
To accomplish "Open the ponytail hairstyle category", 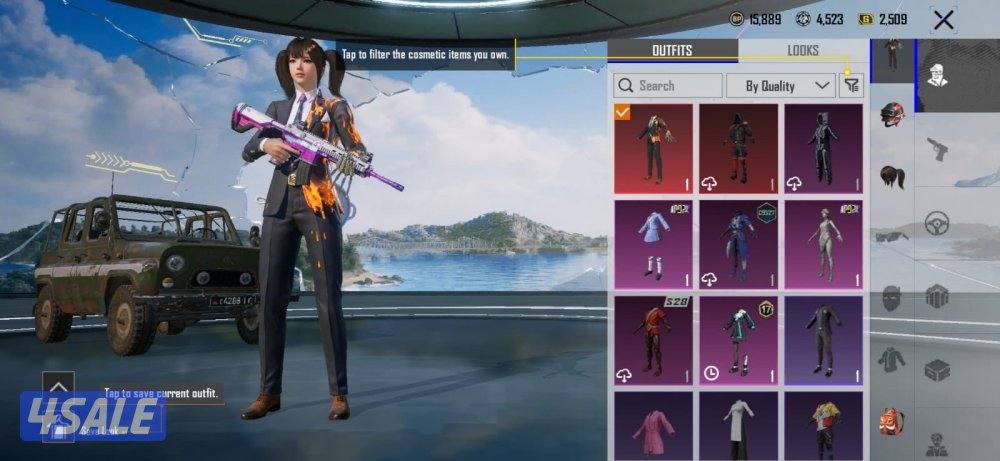I will [x=893, y=177].
